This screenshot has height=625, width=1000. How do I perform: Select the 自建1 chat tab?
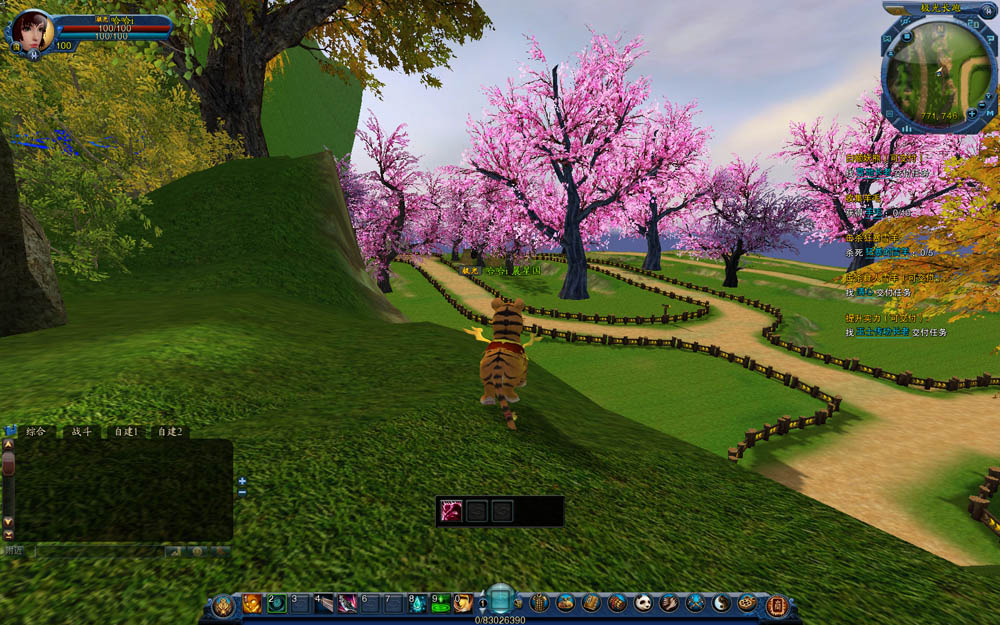(x=125, y=431)
